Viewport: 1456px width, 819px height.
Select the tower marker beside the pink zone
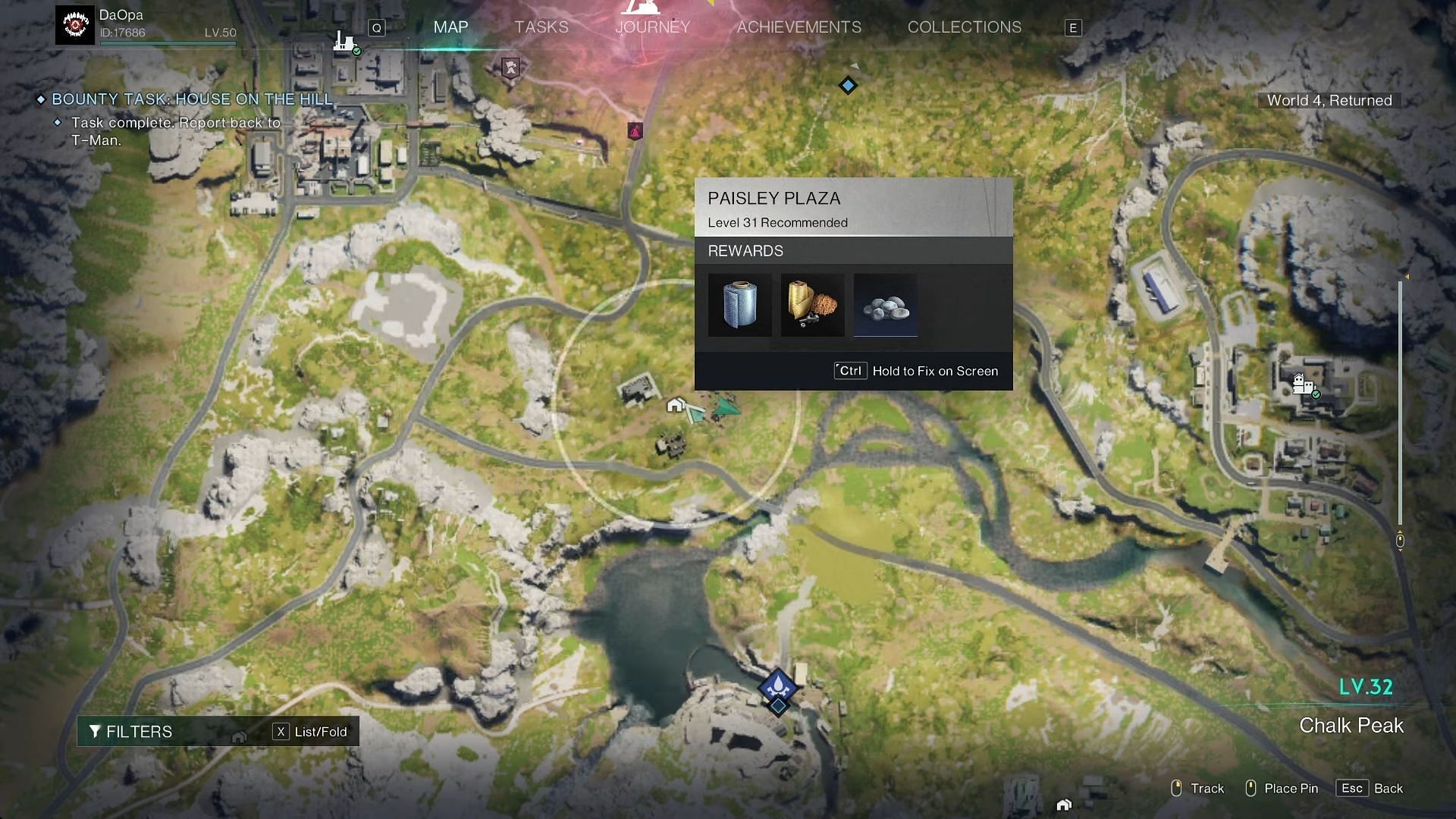511,68
